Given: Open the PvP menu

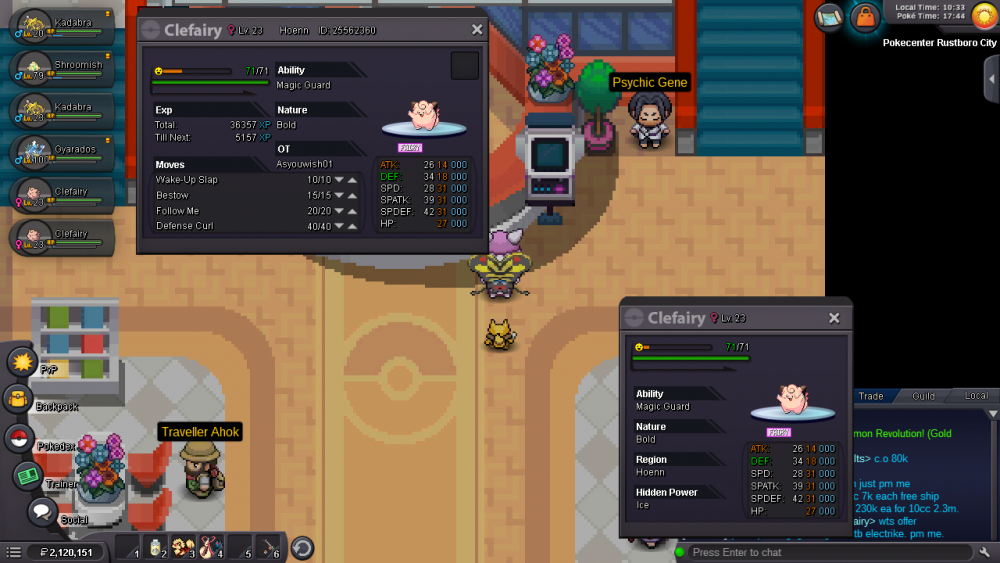Looking at the screenshot, I should pyautogui.click(x=22, y=361).
